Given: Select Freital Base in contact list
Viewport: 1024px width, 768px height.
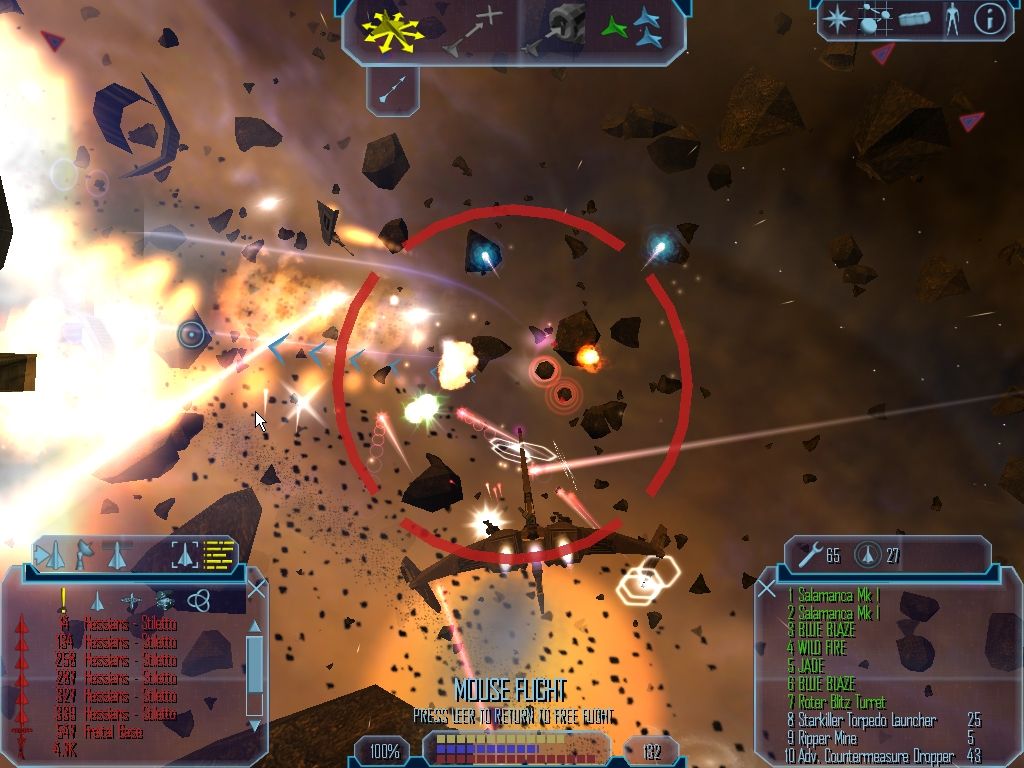Looking at the screenshot, I should coord(113,732).
